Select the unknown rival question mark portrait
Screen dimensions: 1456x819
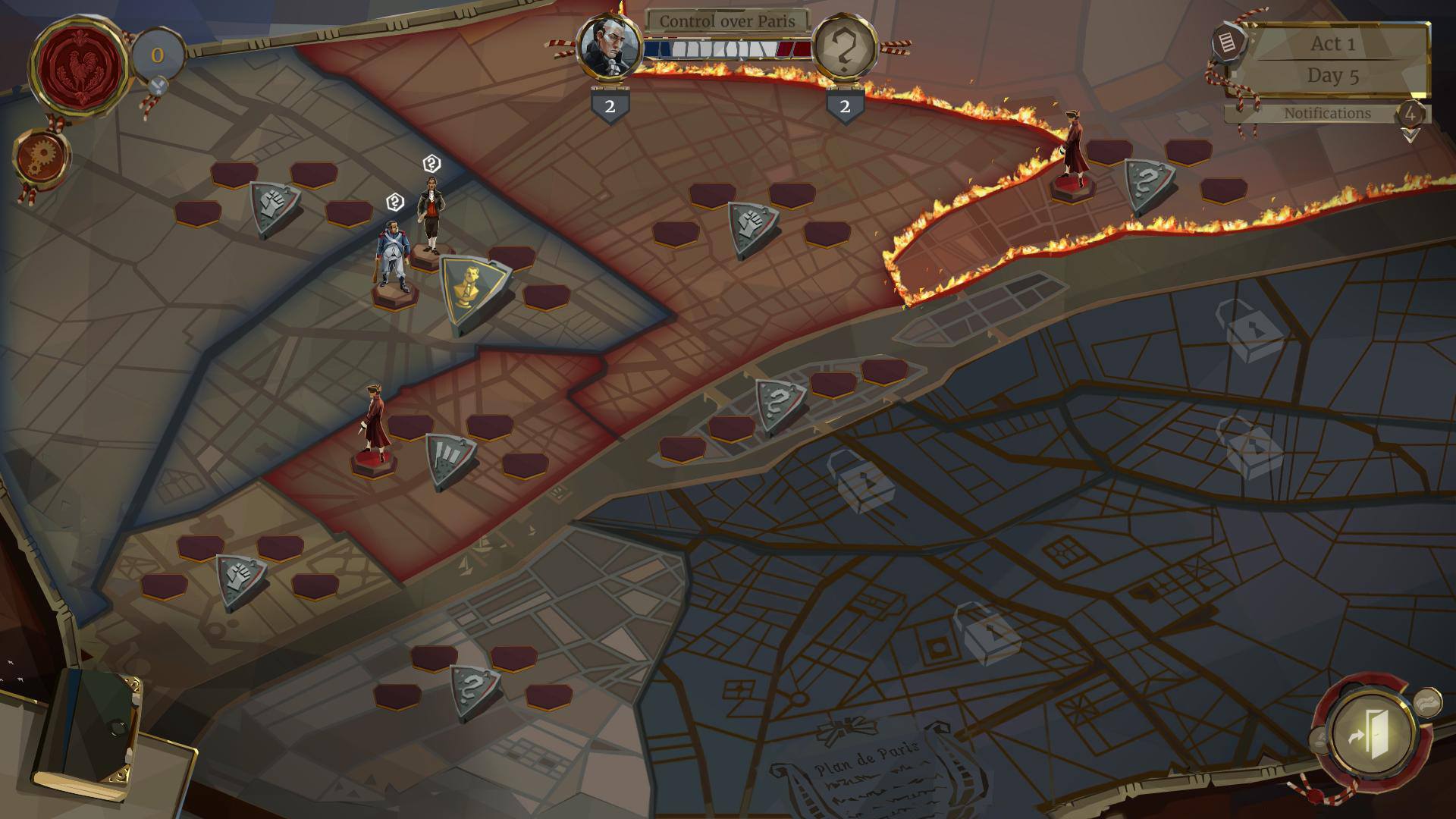click(x=844, y=47)
